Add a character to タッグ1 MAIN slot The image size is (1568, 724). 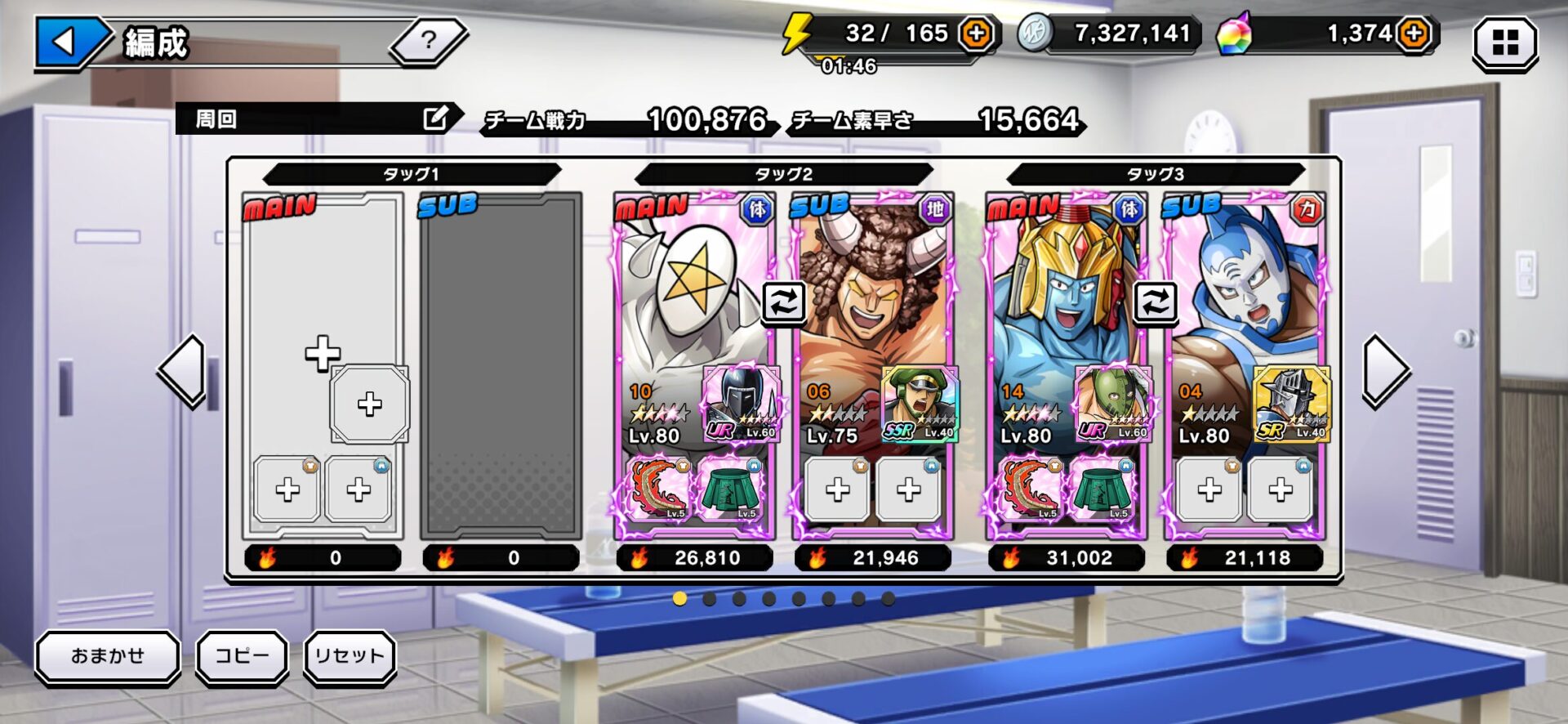click(x=323, y=353)
